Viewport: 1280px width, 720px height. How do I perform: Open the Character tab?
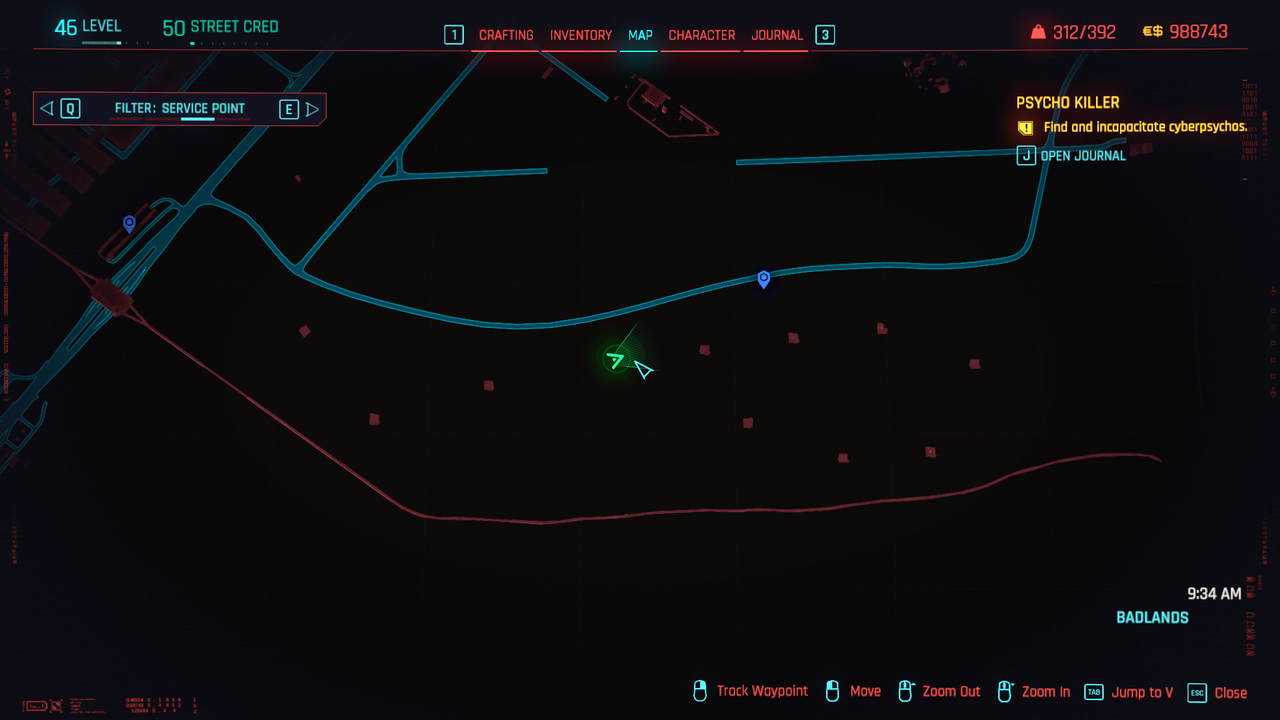point(702,35)
